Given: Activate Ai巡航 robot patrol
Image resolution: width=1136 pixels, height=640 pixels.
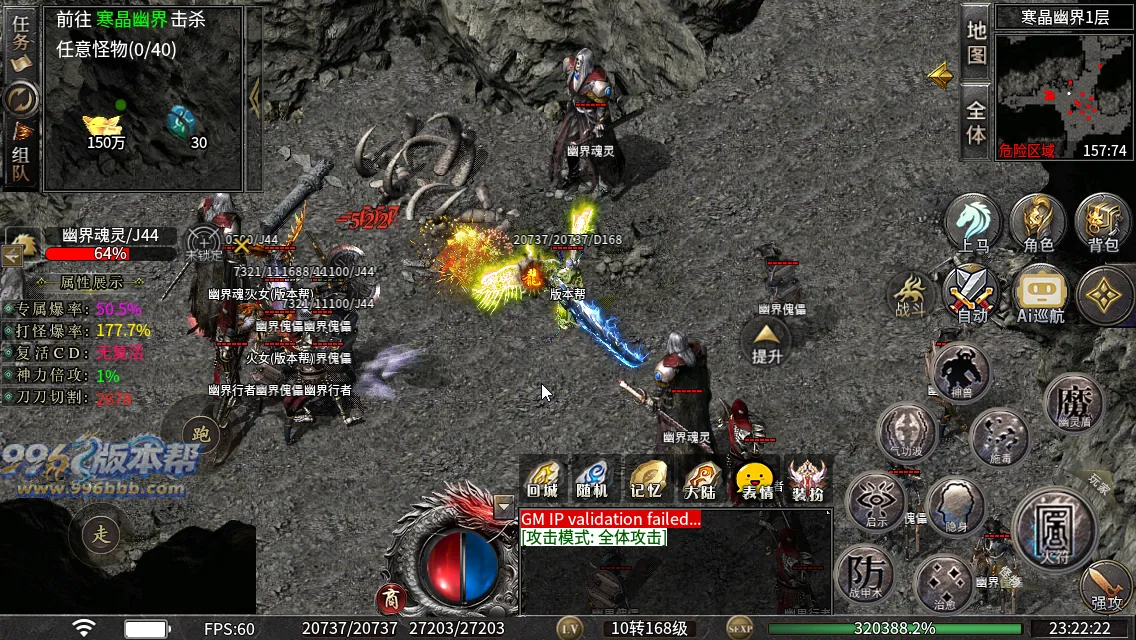Looking at the screenshot, I should pyautogui.click(x=1040, y=295).
